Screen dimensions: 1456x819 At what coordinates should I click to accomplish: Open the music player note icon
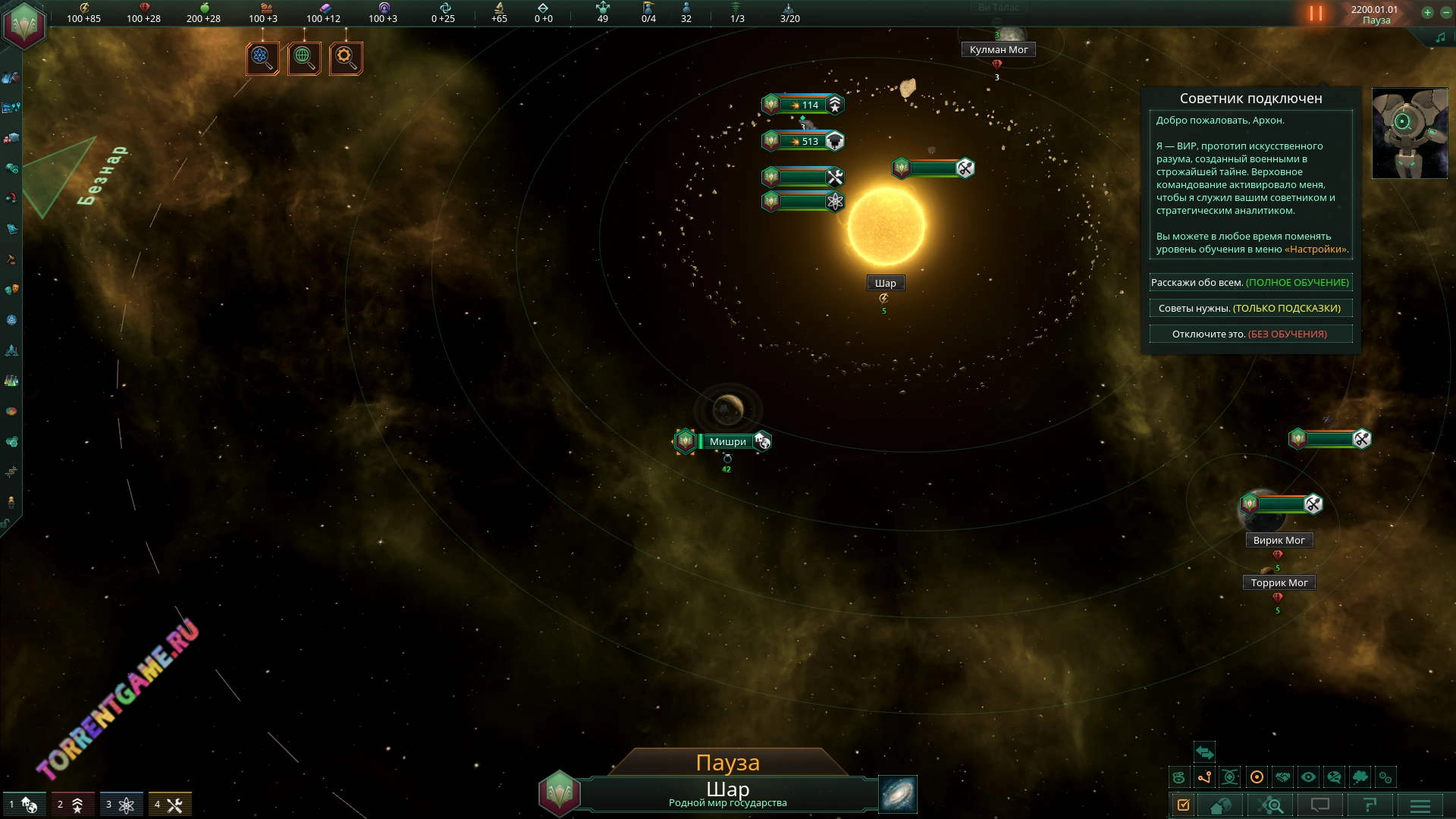coord(1440,38)
